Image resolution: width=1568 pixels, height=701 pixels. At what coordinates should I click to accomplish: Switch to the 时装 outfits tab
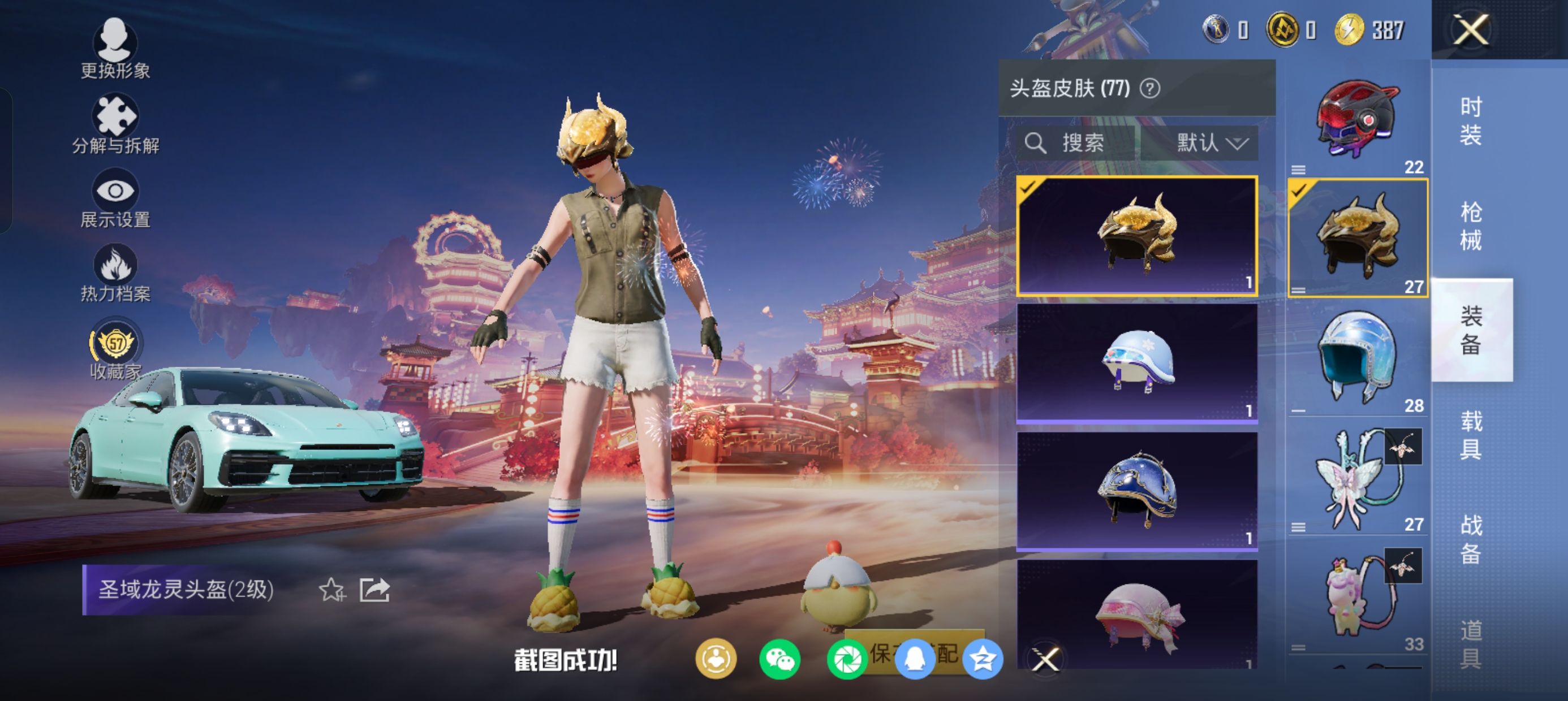click(x=1471, y=121)
